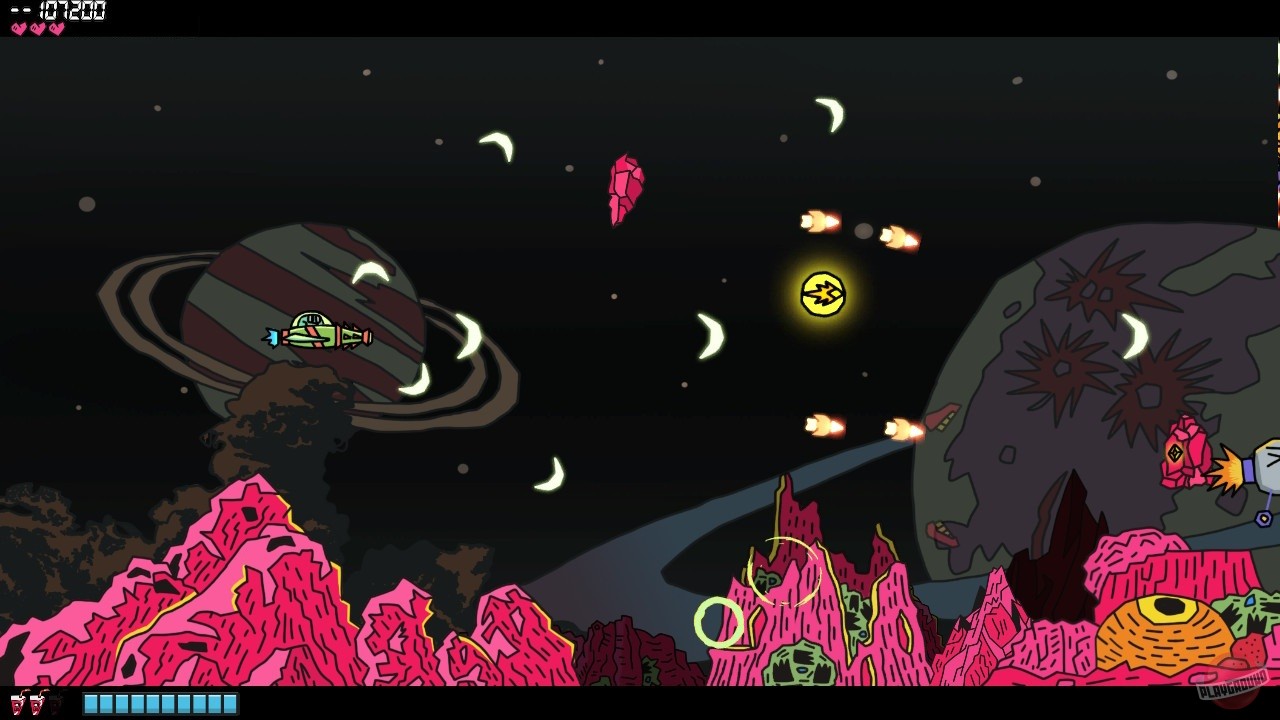Click the last segment of the blue energy bar
Viewport: 1280px width, 720px height.
228,700
